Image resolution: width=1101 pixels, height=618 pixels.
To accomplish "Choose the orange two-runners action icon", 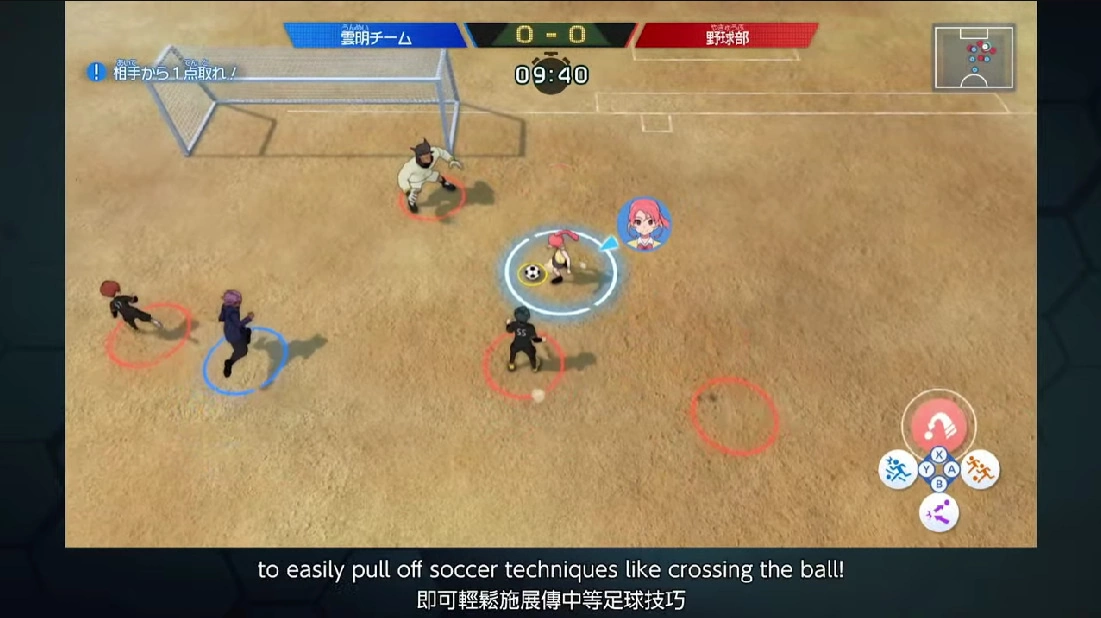I will (x=980, y=470).
